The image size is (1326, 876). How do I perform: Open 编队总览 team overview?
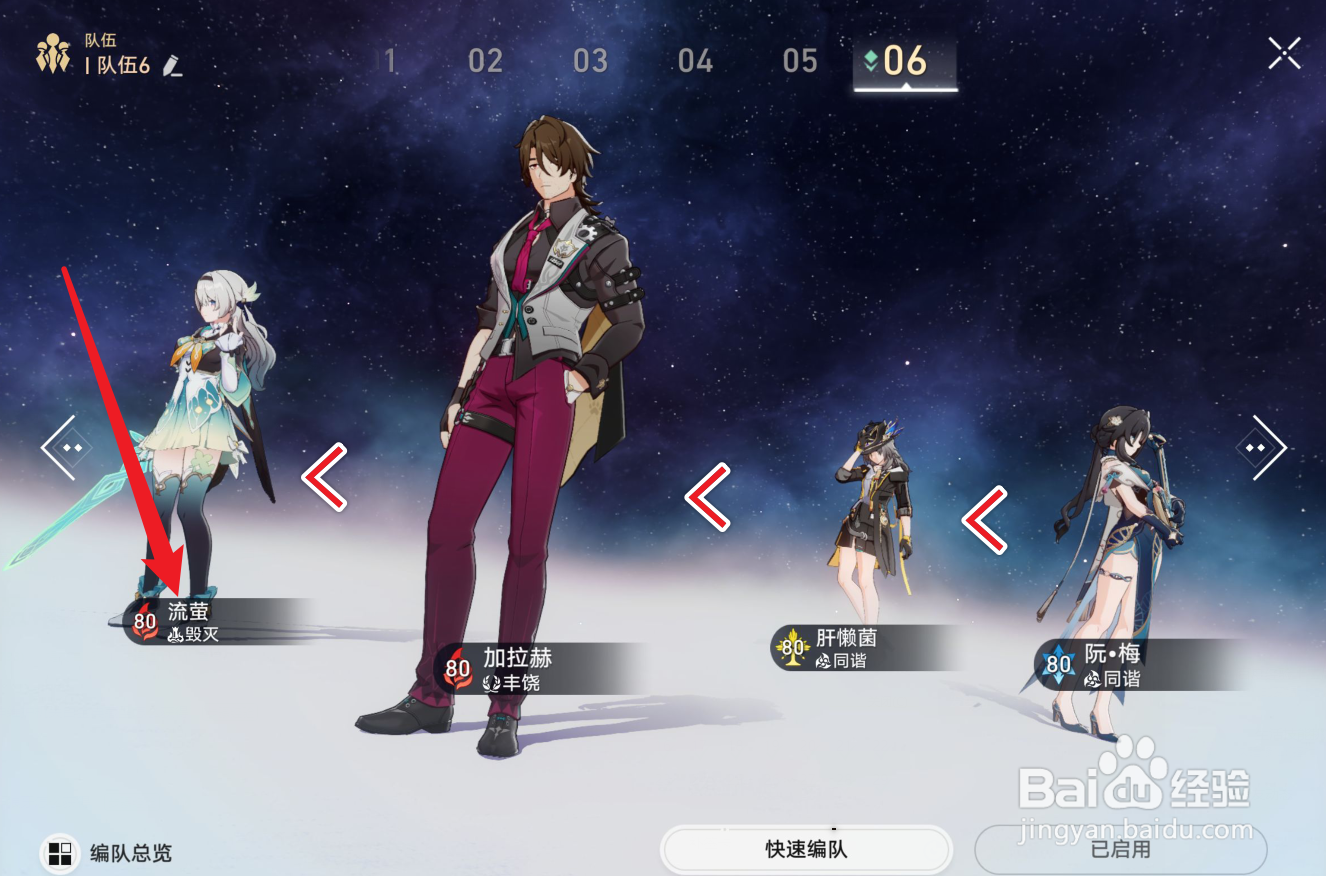(106, 853)
